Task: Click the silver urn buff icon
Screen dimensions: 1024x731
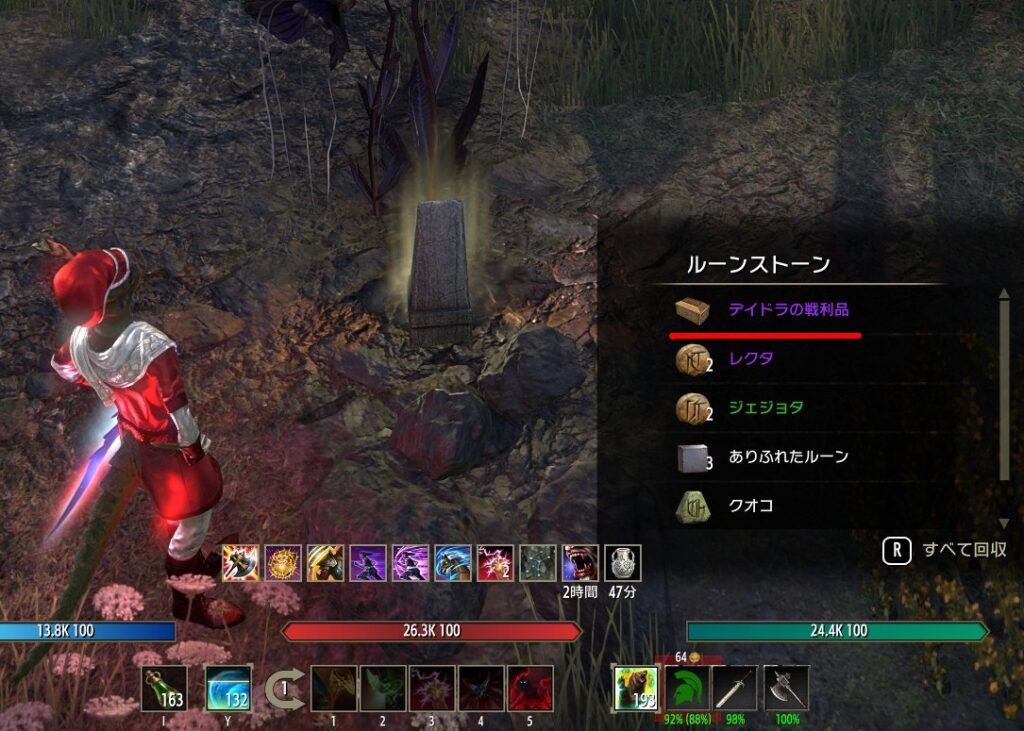Action: click(622, 563)
